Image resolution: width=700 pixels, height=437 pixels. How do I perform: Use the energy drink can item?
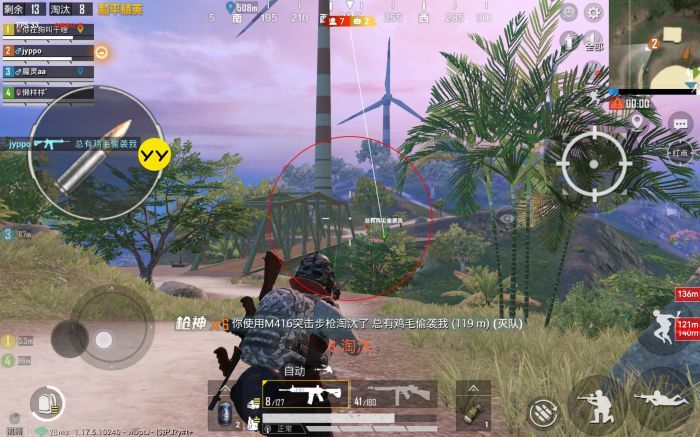[224, 410]
